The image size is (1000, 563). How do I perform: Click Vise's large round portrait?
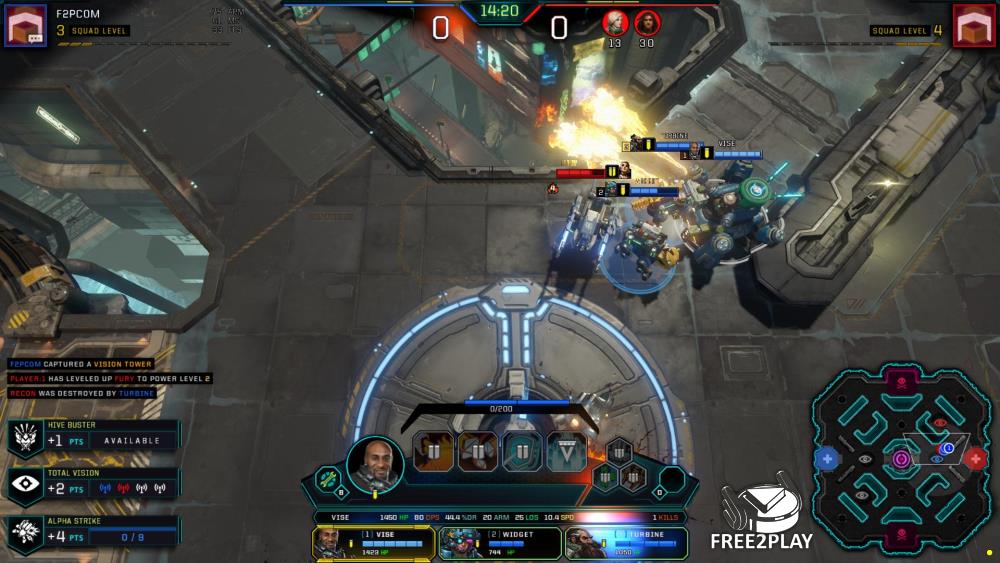coord(375,463)
